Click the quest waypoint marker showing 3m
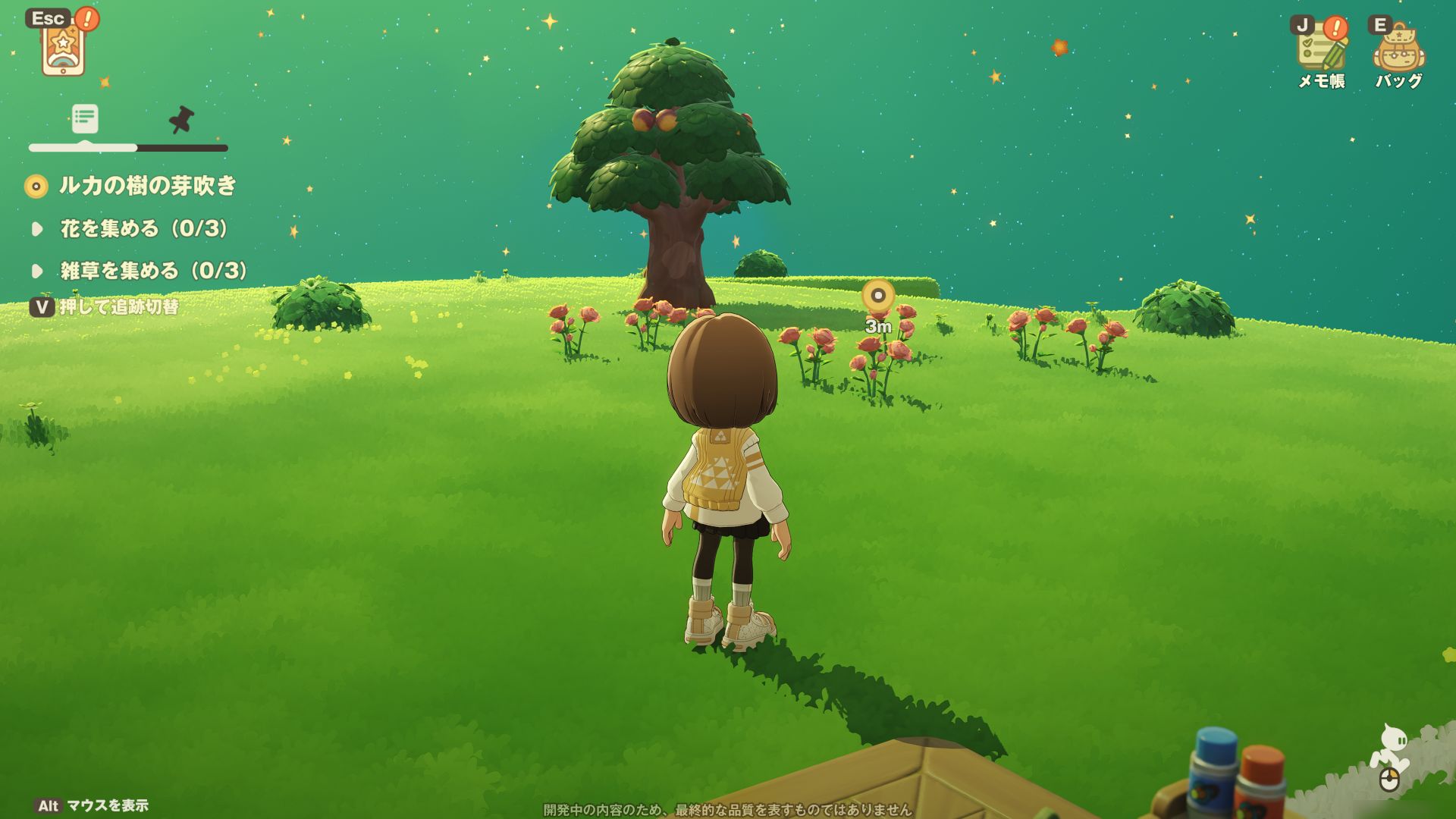 (878, 295)
